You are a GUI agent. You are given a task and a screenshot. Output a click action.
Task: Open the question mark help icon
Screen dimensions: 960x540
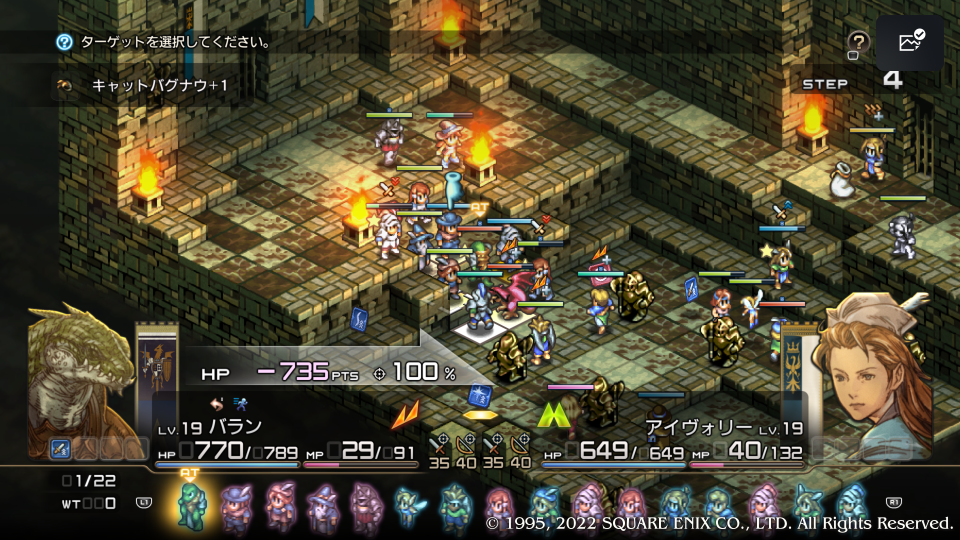pyautogui.click(x=858, y=43)
